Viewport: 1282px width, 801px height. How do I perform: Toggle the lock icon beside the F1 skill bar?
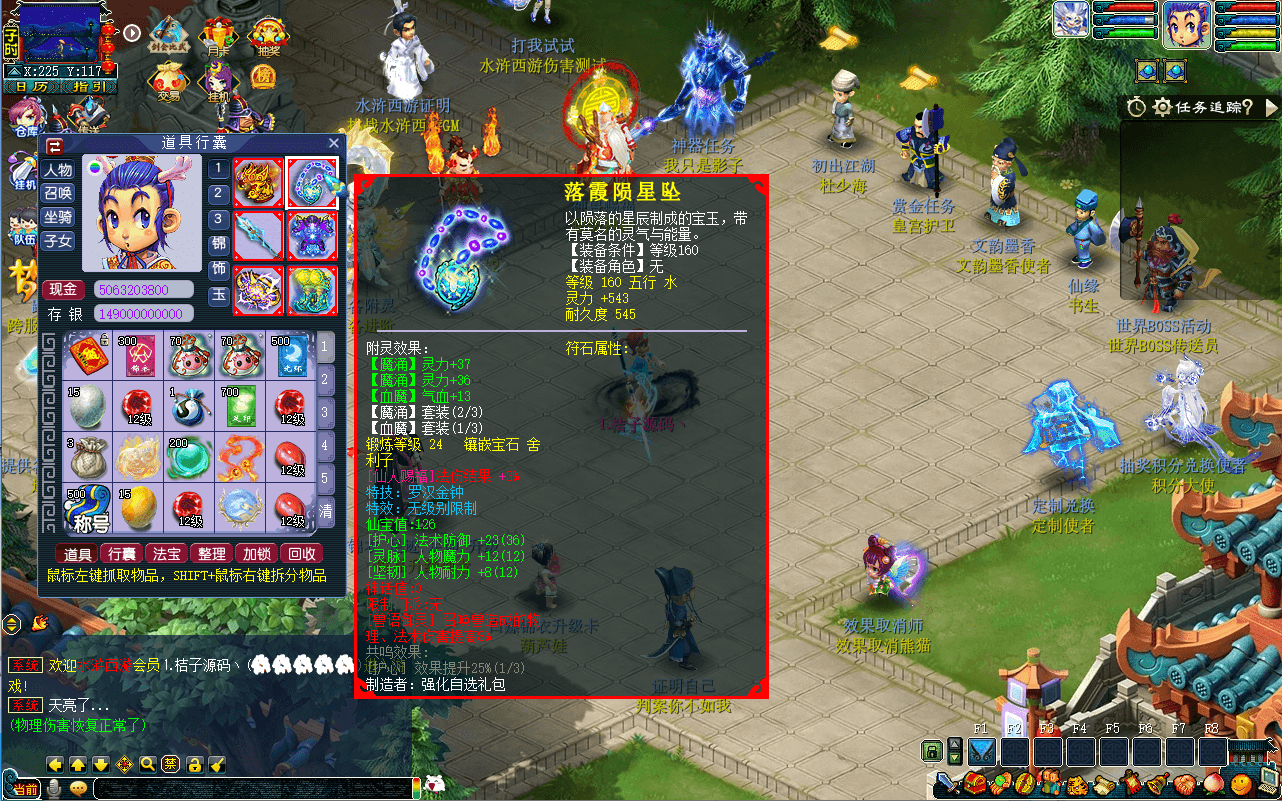pos(931,751)
